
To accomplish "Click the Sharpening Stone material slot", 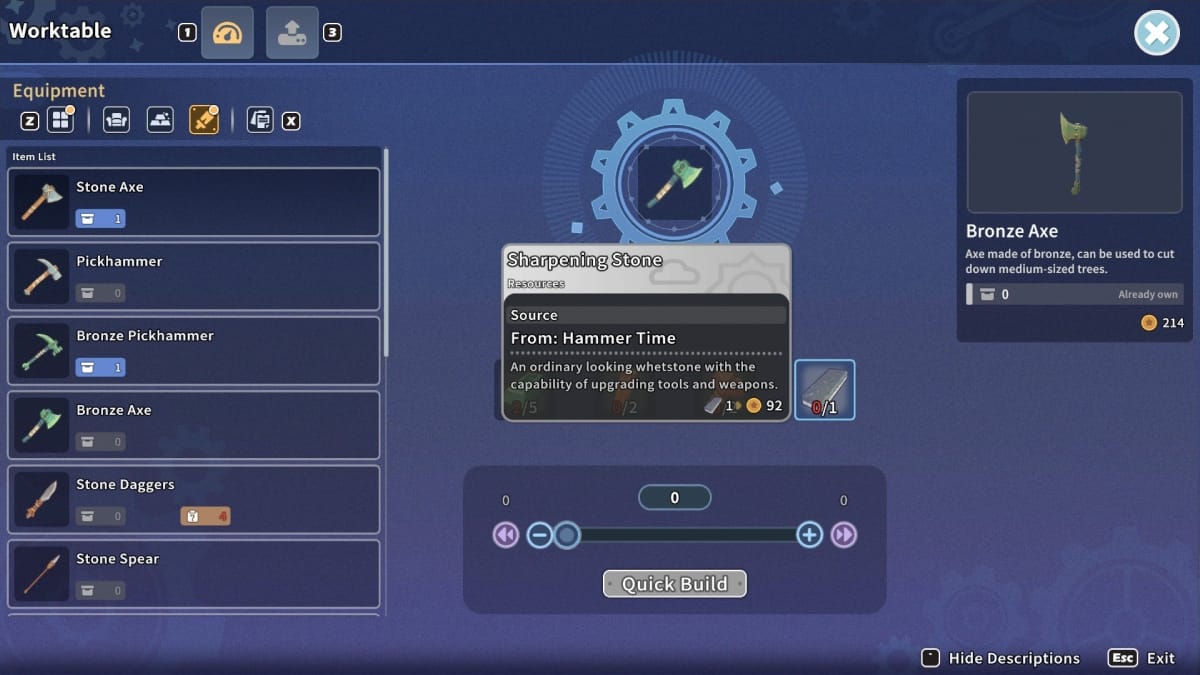I will click(824, 390).
